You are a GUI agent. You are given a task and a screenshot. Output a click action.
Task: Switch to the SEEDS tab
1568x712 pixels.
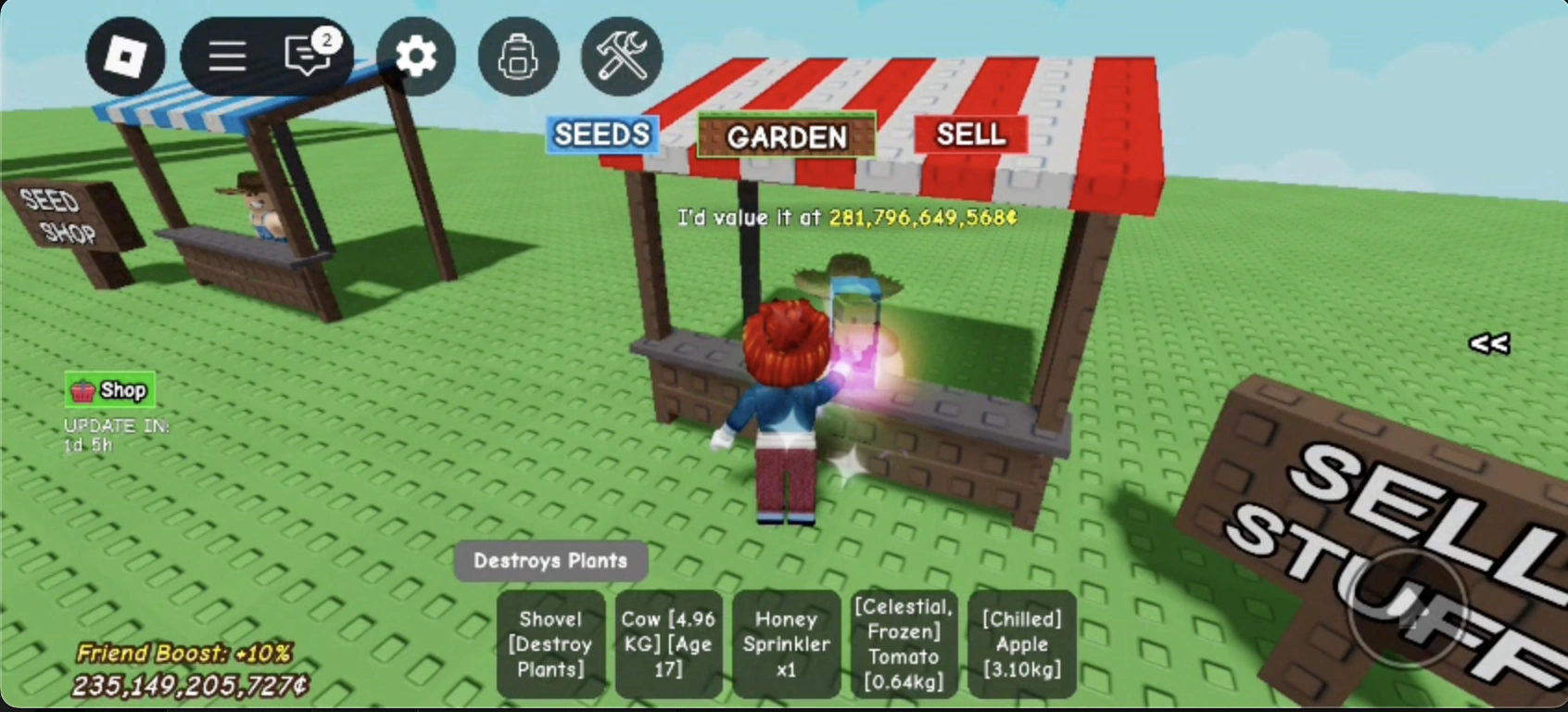coord(601,134)
